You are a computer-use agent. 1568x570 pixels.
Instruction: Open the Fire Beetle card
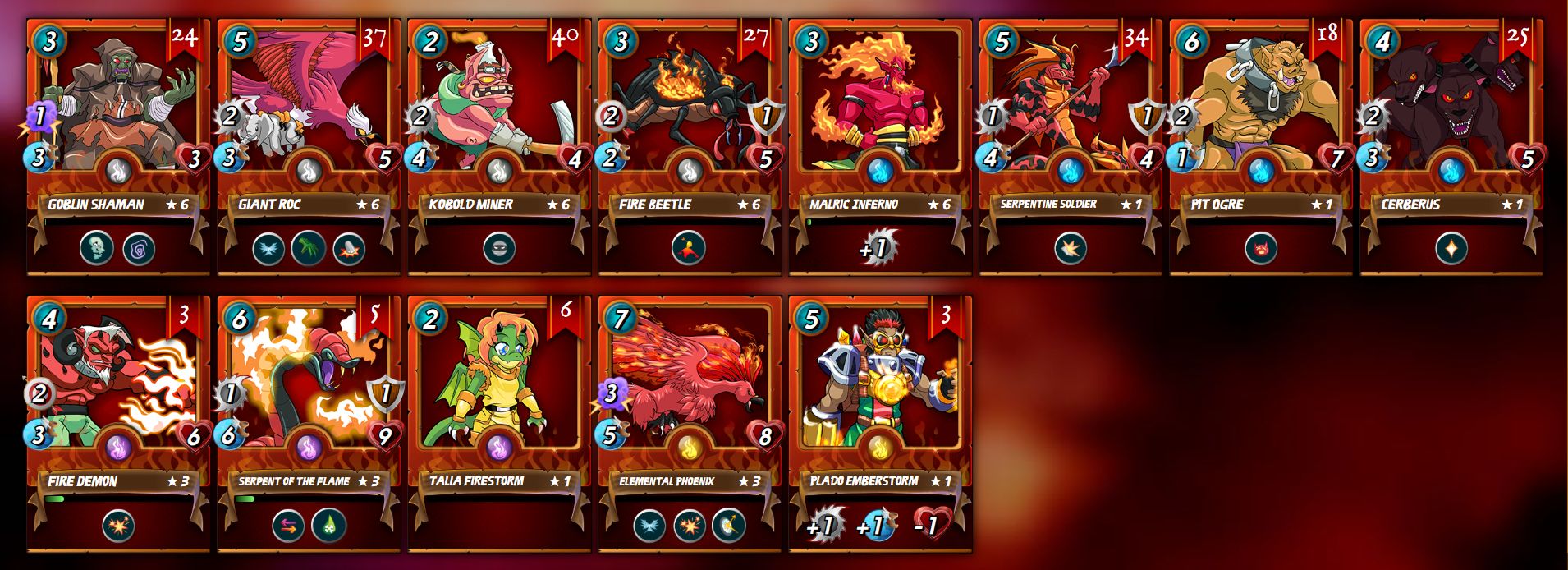(x=689, y=123)
